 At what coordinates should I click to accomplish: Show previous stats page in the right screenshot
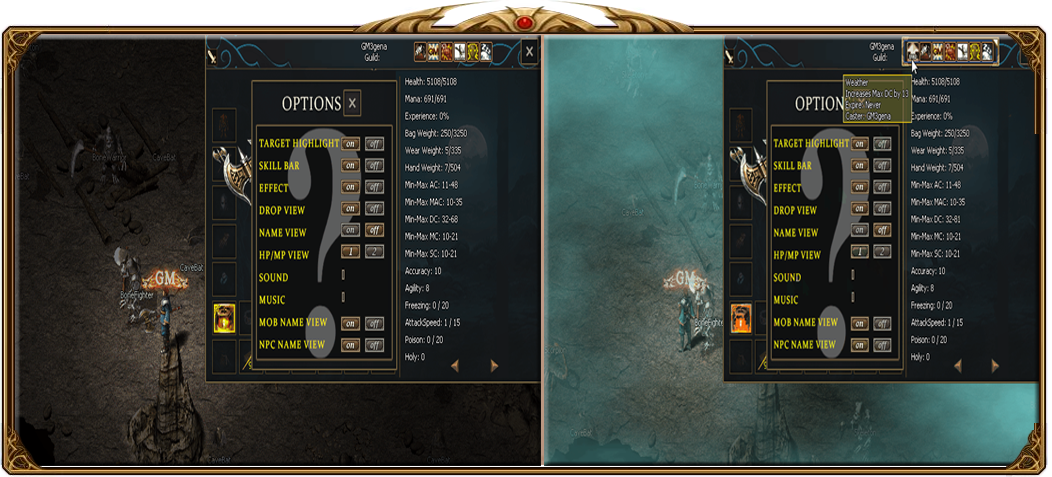coord(957,366)
